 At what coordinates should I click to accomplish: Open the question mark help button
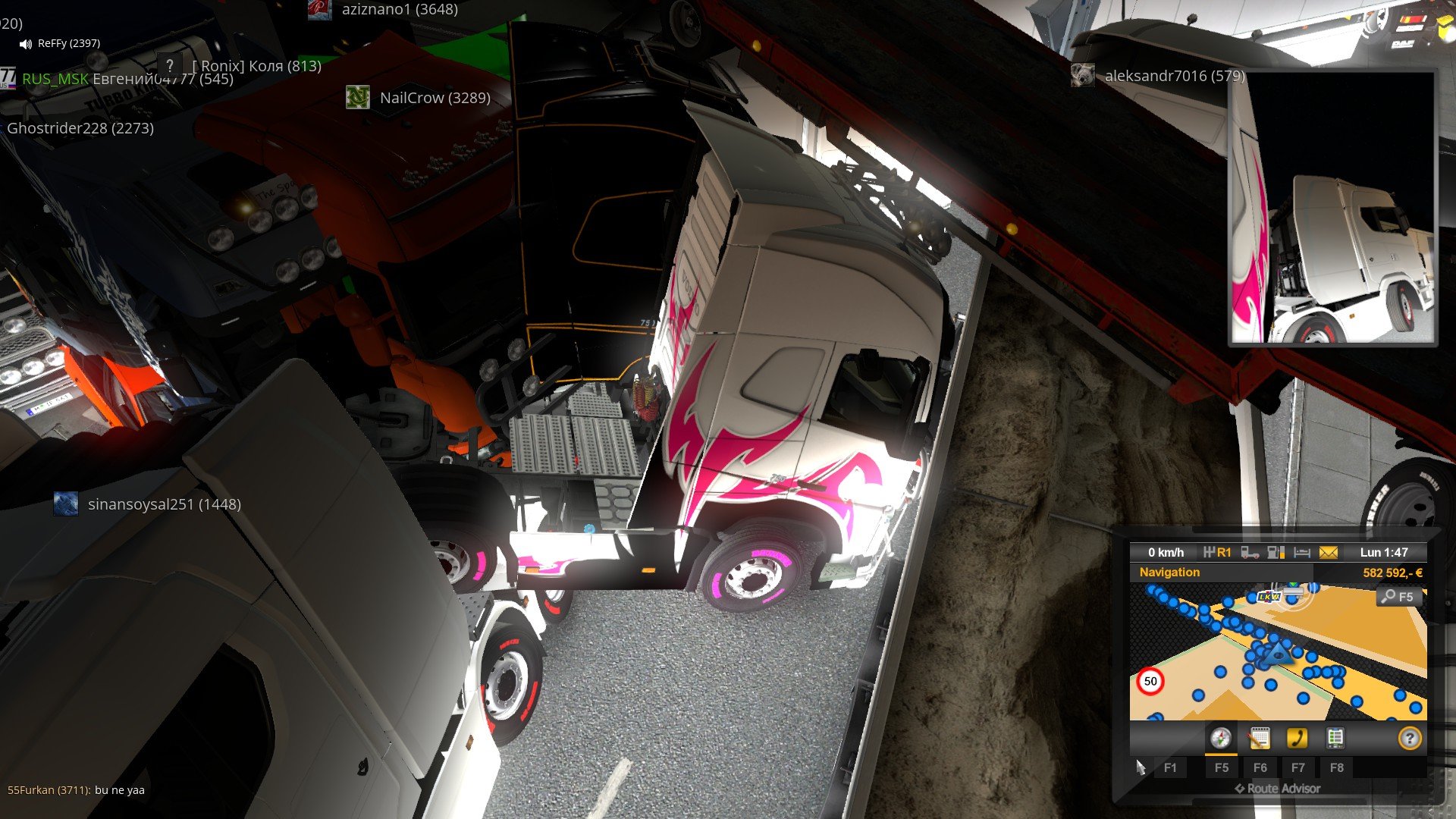(1409, 738)
